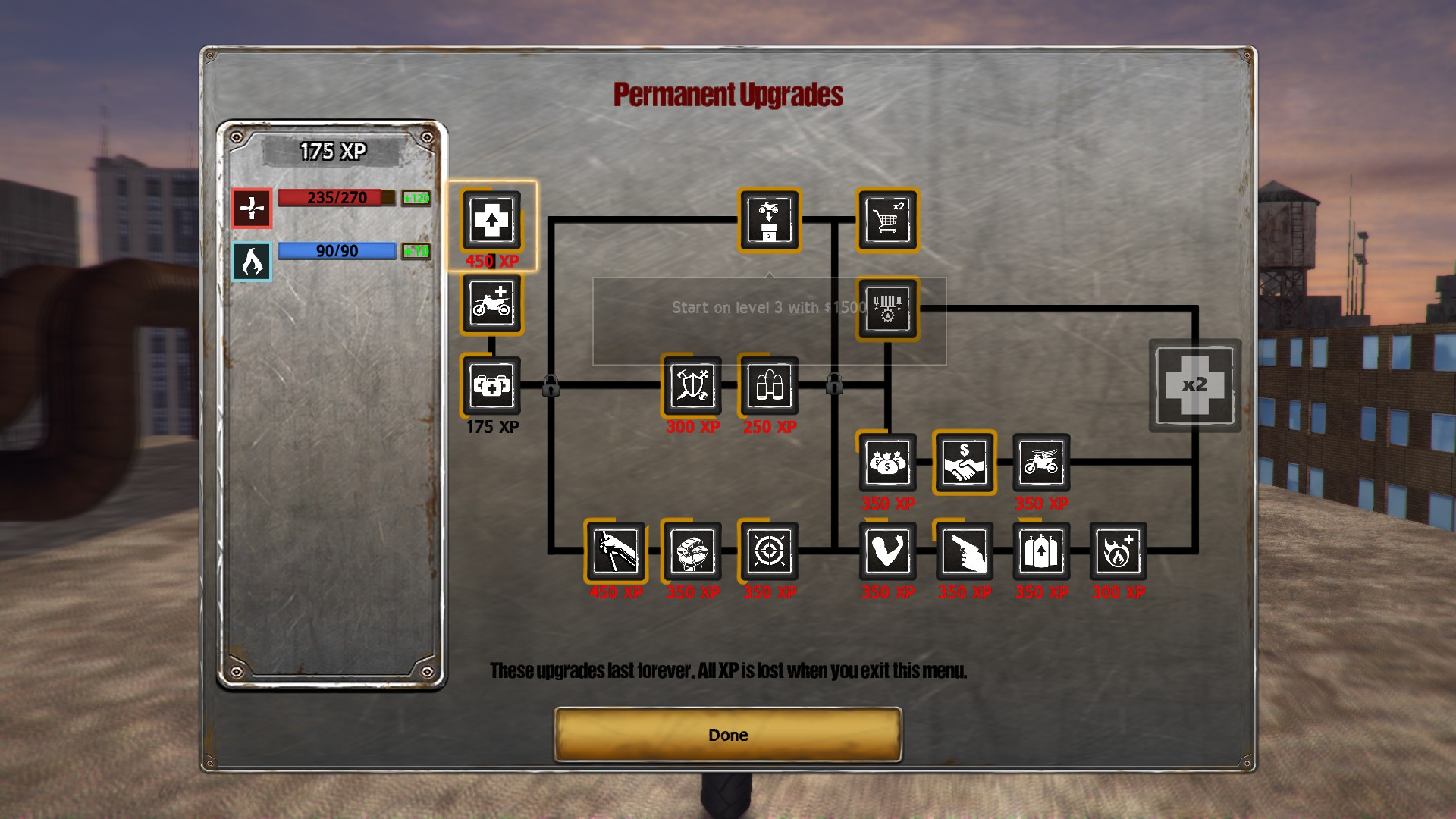Pick the pointing pistol upgrade
Image resolution: width=1456 pixels, height=819 pixels.
tap(964, 551)
